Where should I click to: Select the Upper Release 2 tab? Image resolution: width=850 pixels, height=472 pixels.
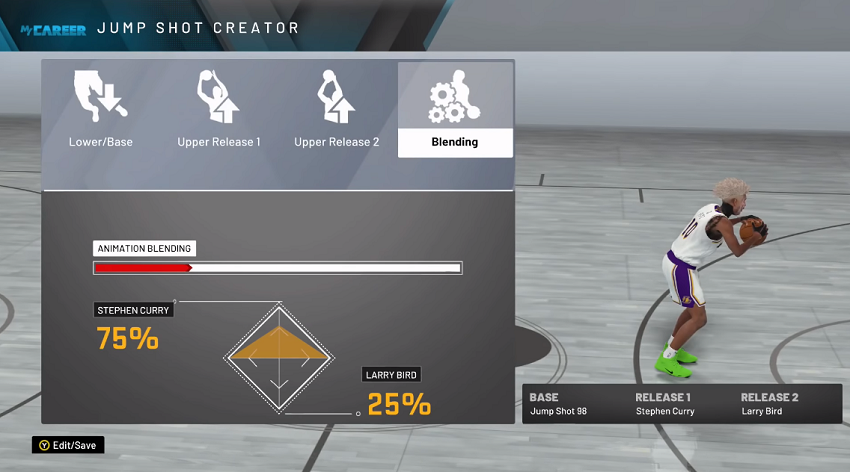click(x=336, y=109)
